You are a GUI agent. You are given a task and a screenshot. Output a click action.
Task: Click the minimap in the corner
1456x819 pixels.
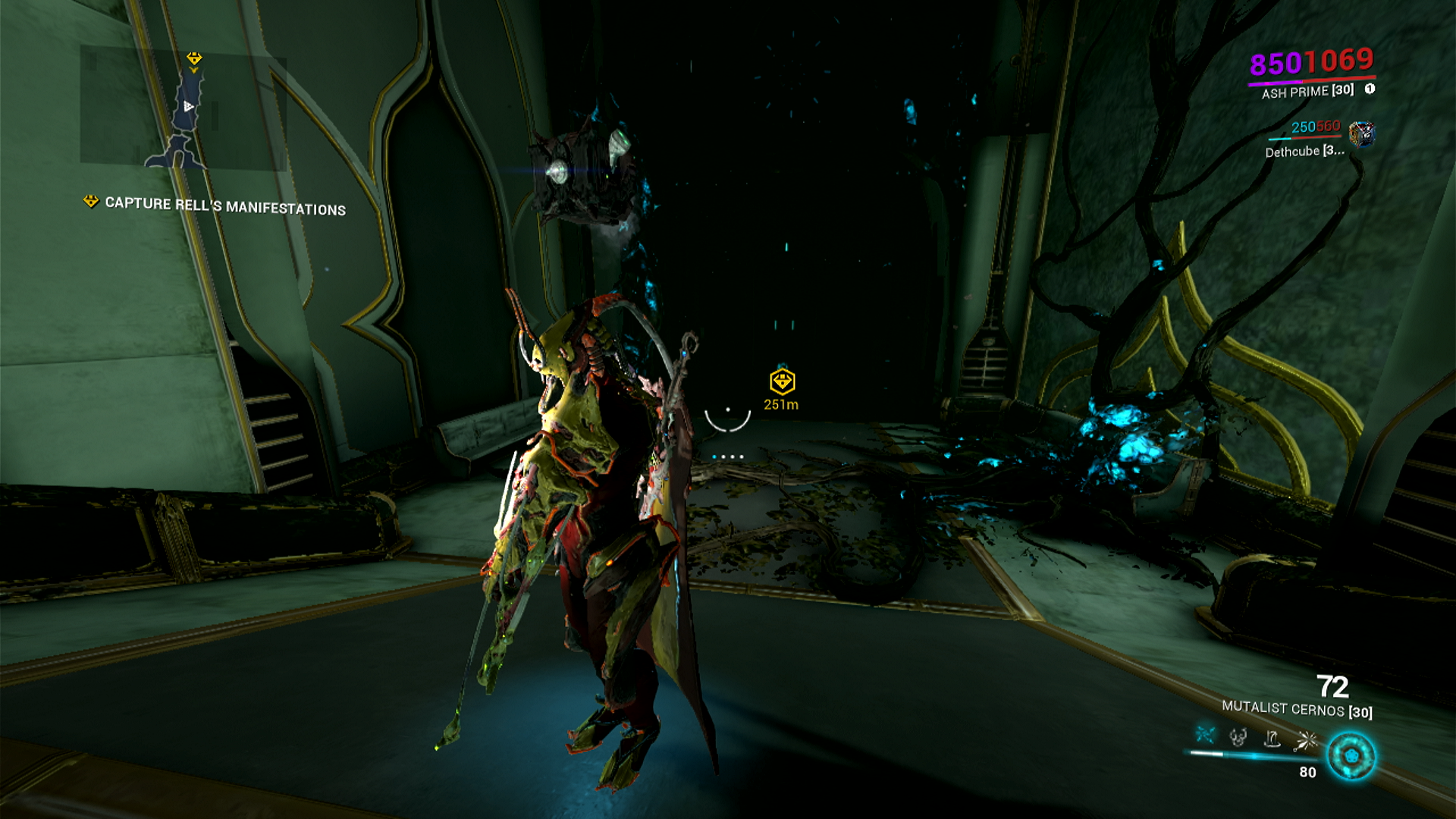(182, 106)
